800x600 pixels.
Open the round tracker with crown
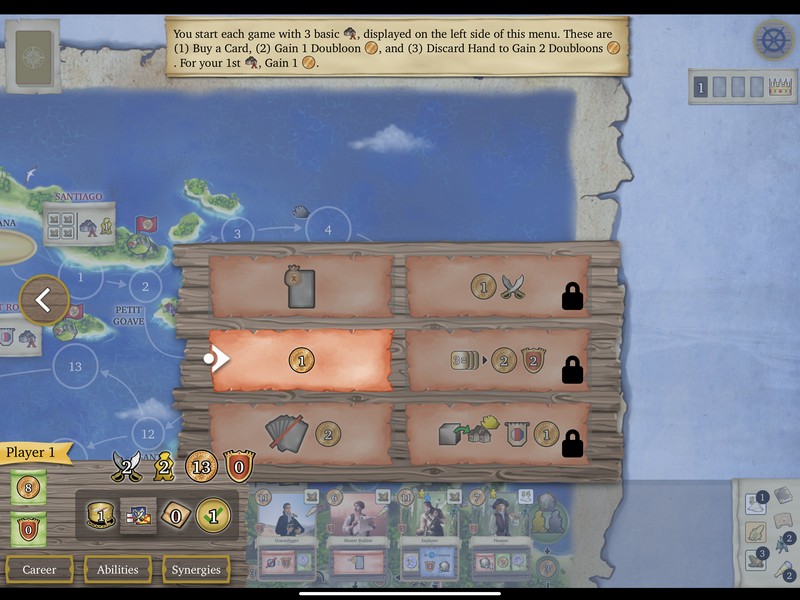pyautogui.click(x=742, y=87)
